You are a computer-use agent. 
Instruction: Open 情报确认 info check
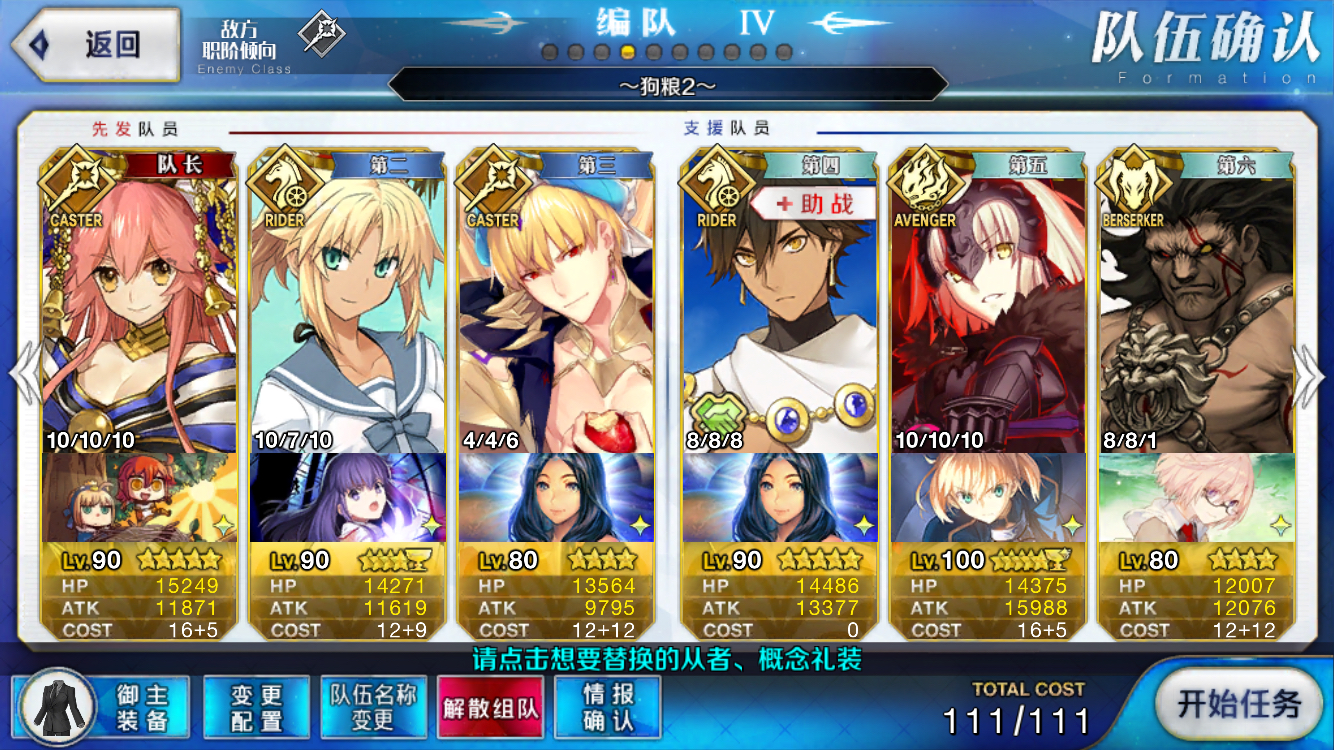(x=608, y=707)
